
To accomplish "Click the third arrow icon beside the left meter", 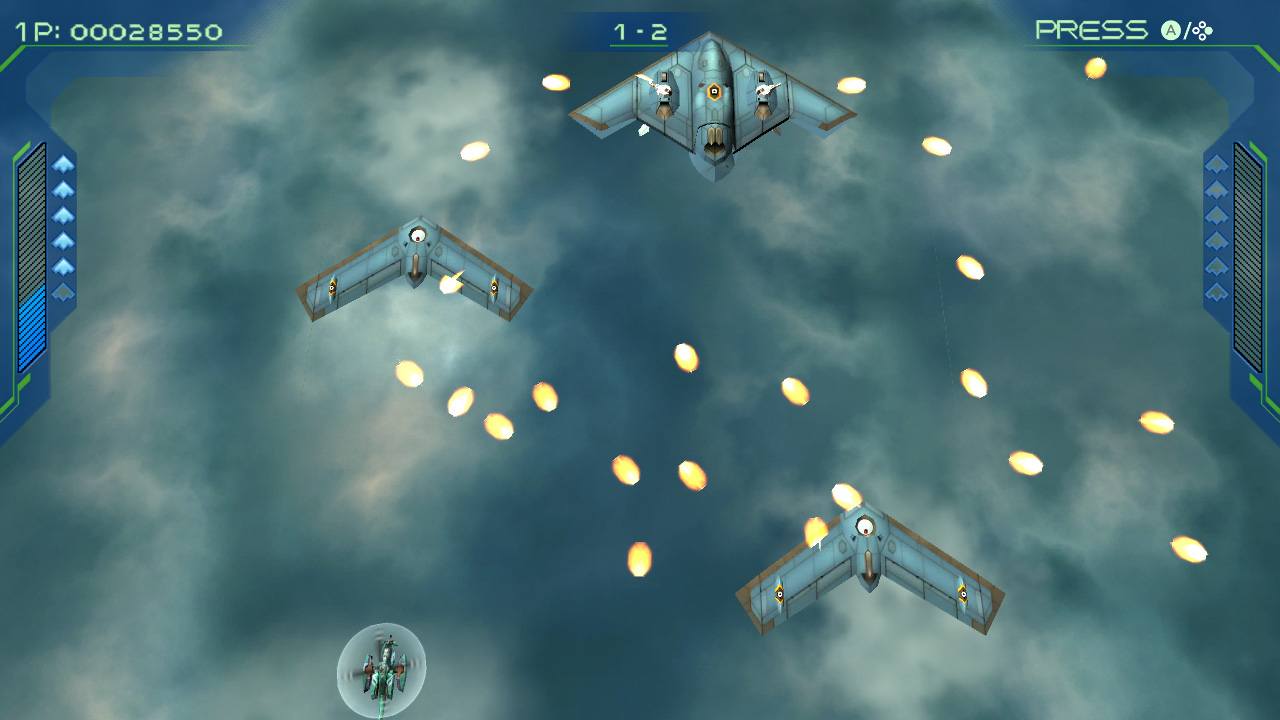I will (64, 215).
